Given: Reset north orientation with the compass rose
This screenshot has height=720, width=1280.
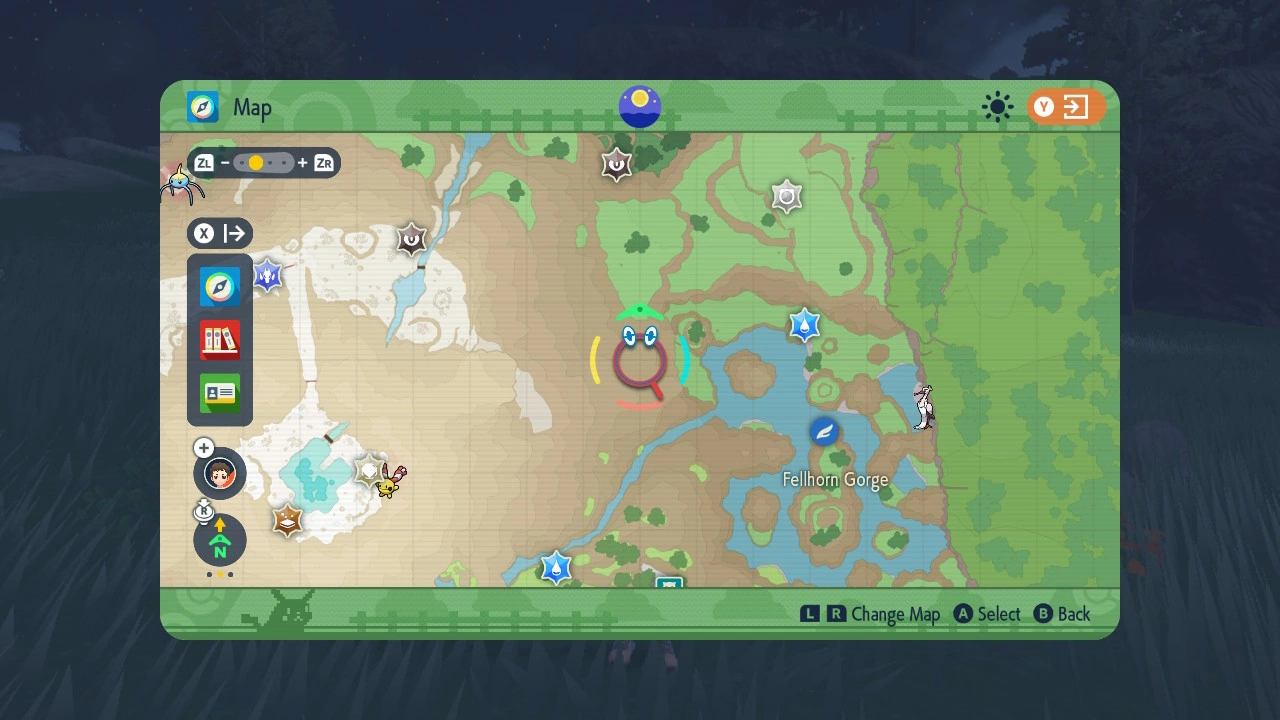Looking at the screenshot, I should coord(219,540).
